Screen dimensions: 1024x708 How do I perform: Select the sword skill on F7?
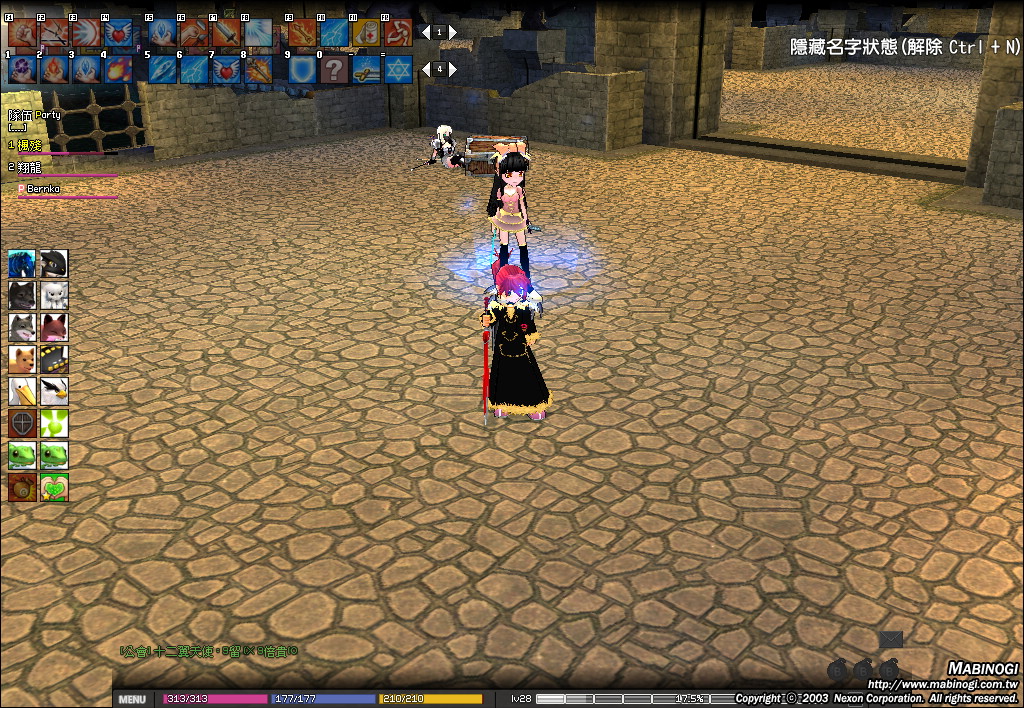[224, 33]
